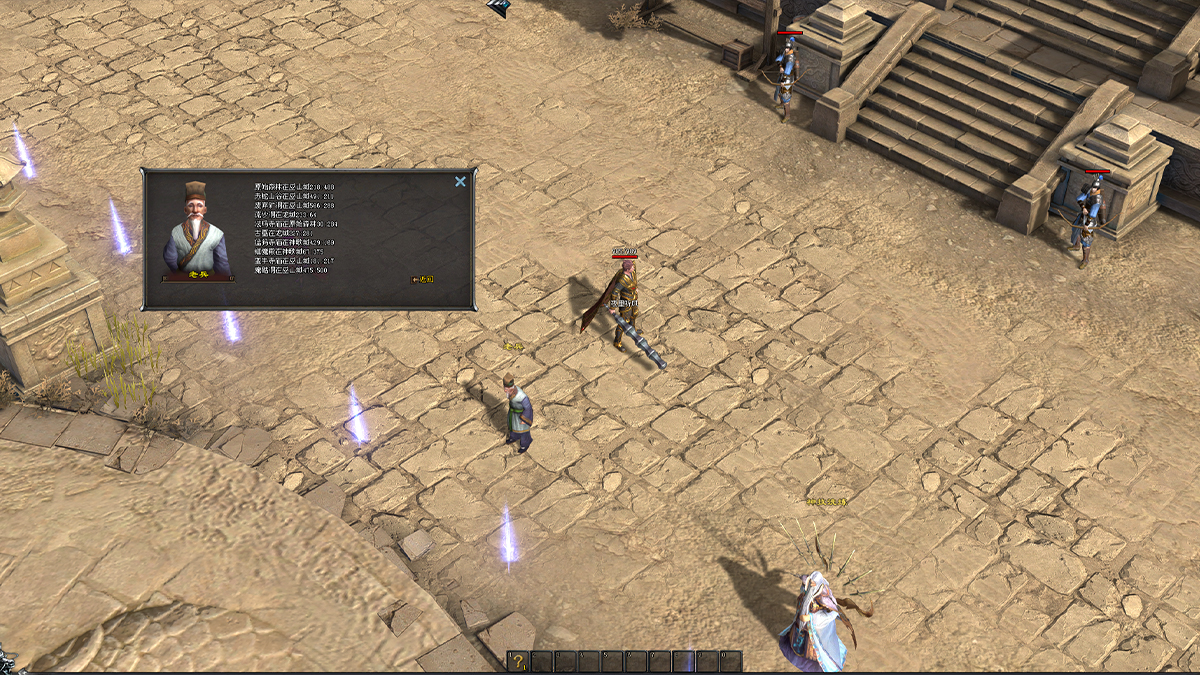Select the question mark hotbar slot

518,661
